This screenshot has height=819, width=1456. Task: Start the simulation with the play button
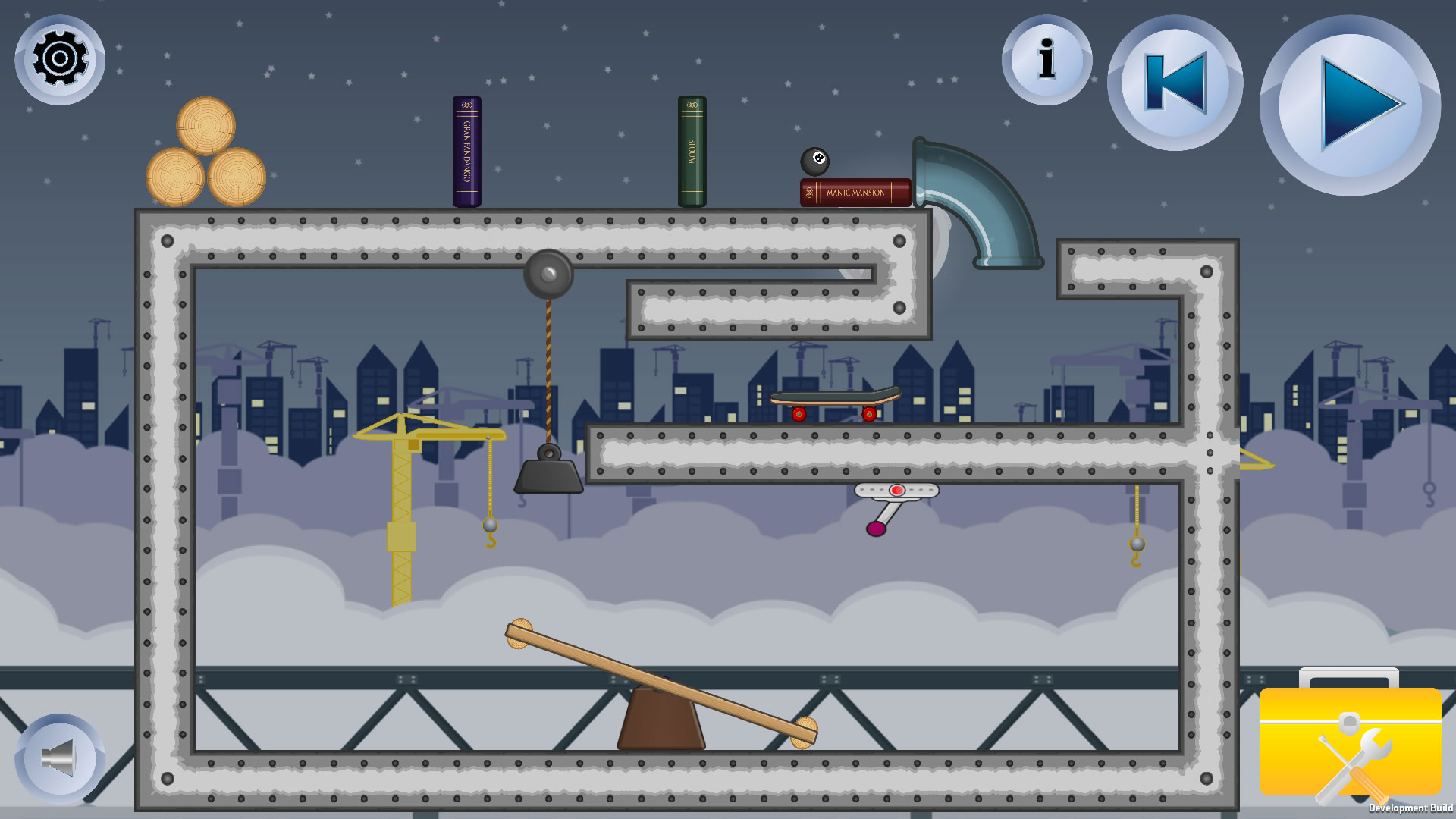point(1350,105)
